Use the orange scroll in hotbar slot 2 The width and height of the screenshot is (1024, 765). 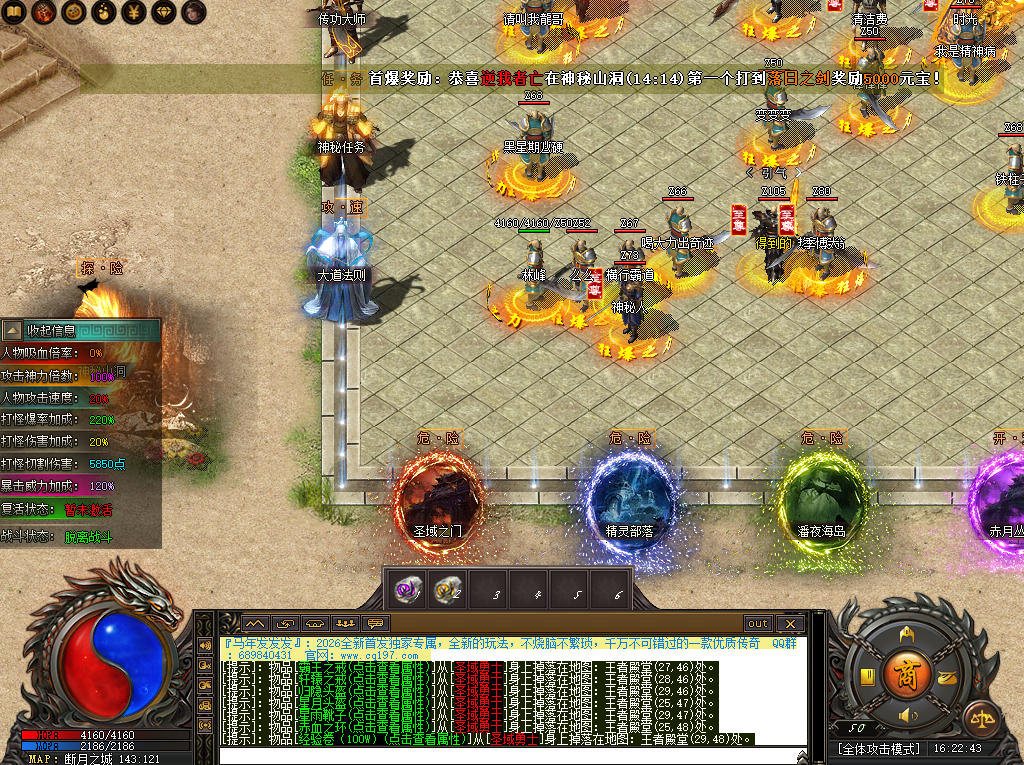click(x=447, y=592)
